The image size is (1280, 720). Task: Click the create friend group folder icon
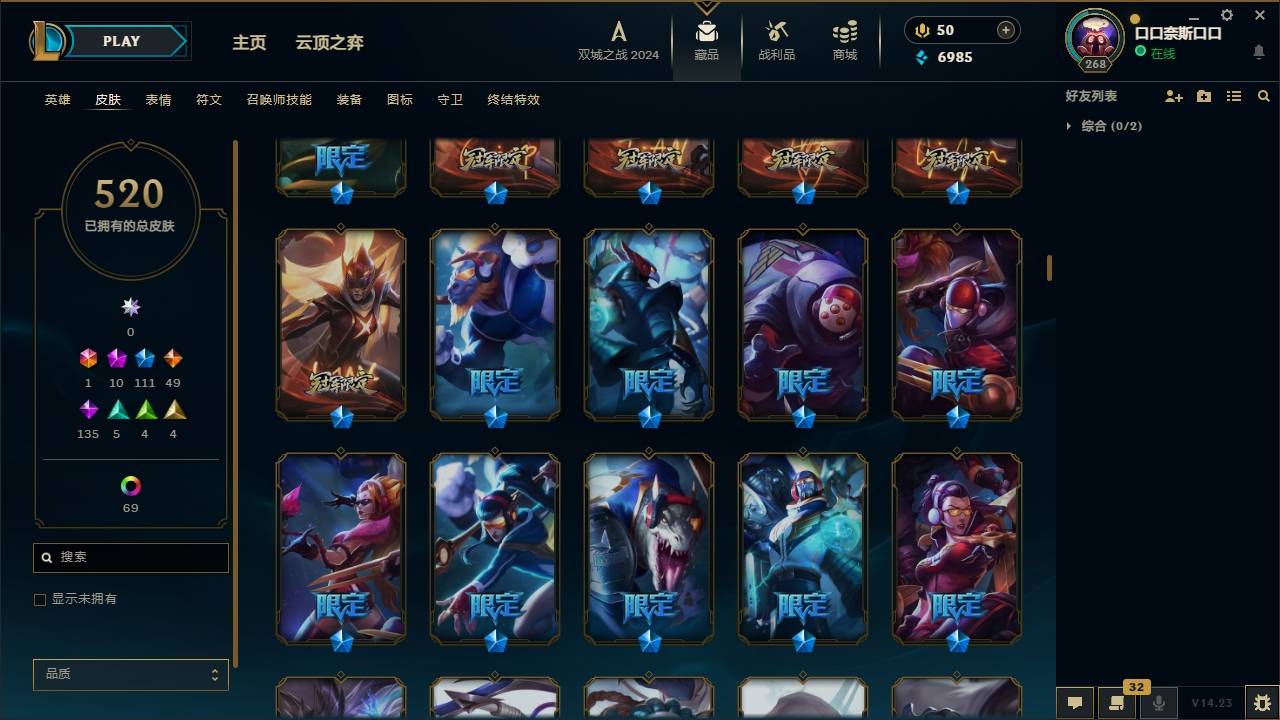[1203, 96]
